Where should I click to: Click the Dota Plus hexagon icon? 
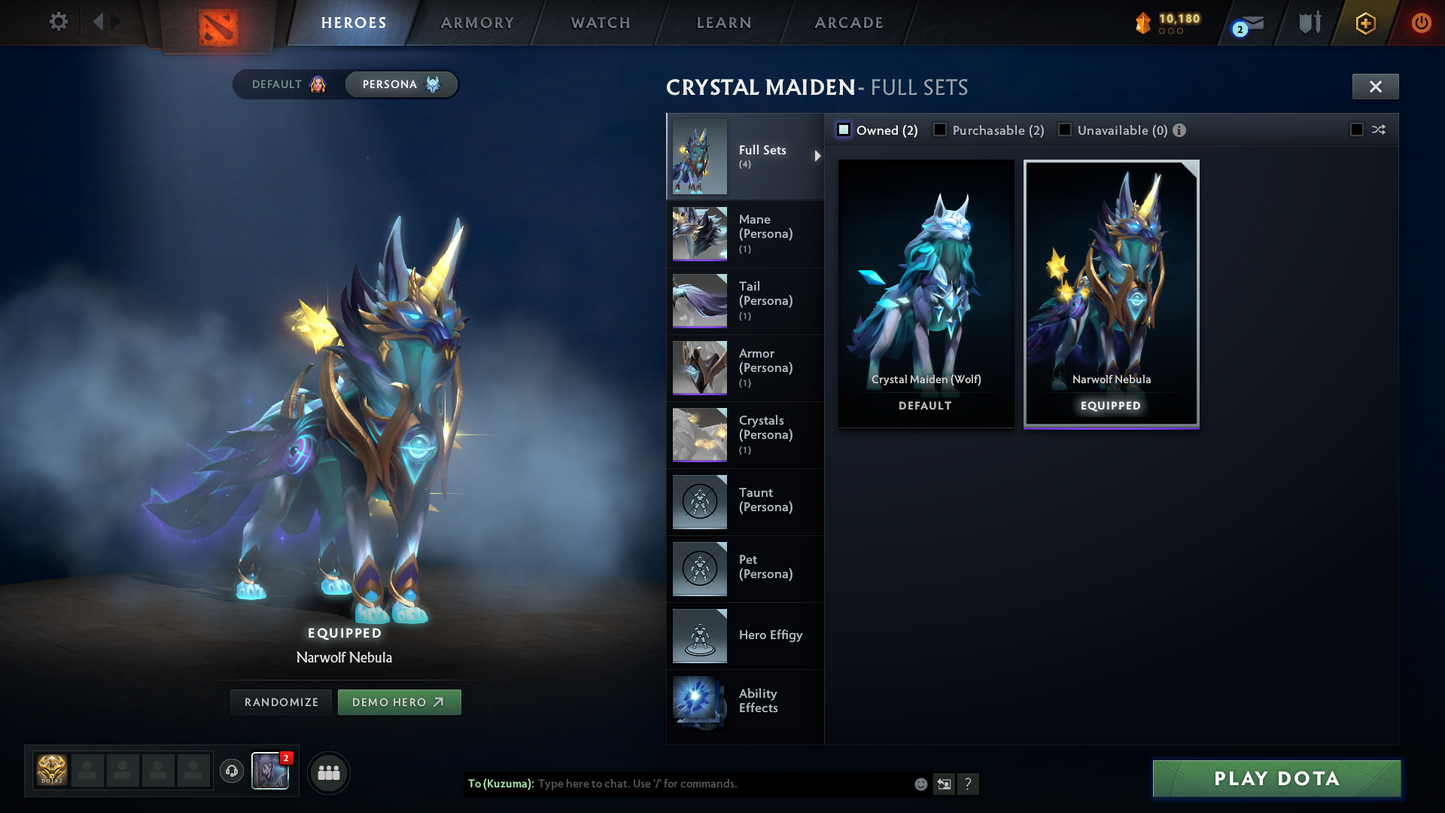pos(1365,21)
